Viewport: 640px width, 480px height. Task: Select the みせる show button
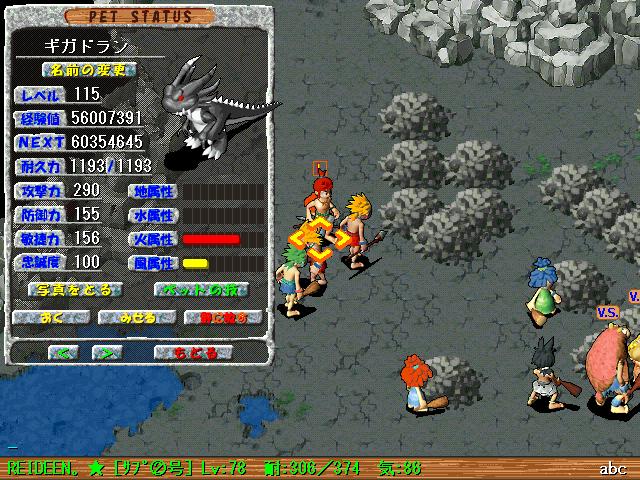click(137, 318)
